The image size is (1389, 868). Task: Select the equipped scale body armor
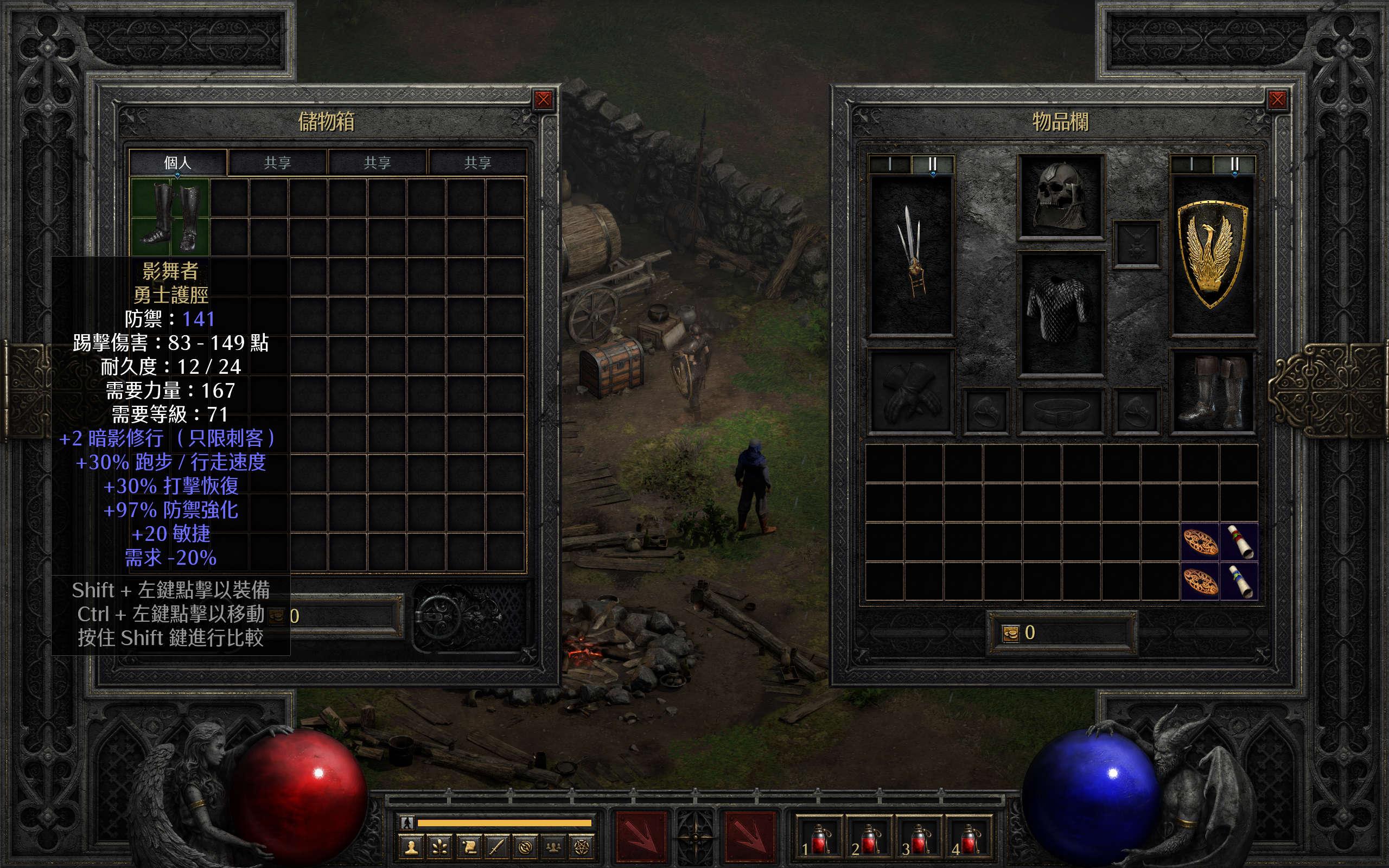[x=1060, y=314]
